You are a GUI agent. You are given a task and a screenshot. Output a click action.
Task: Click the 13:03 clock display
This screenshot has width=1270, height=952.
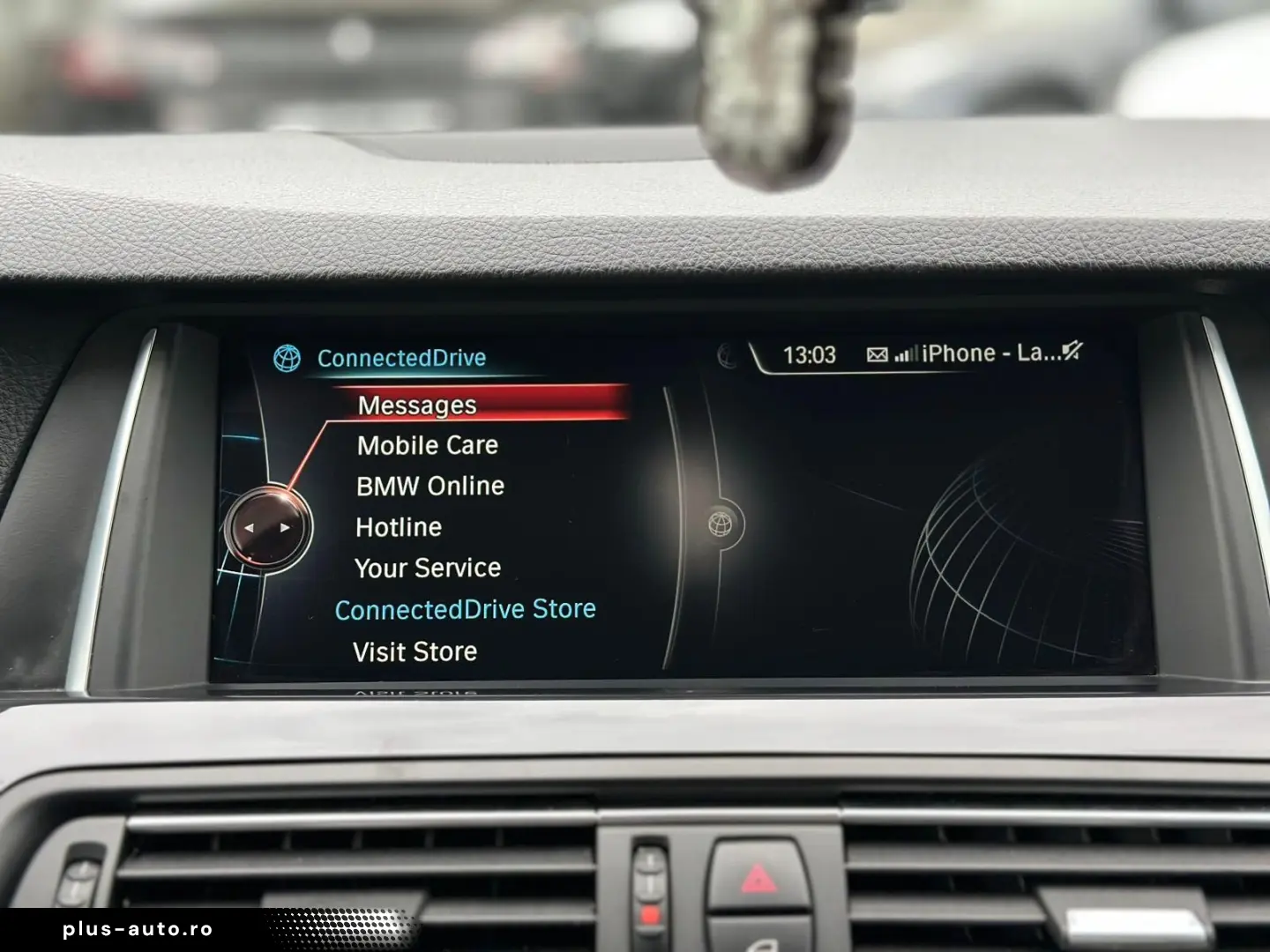[808, 353]
